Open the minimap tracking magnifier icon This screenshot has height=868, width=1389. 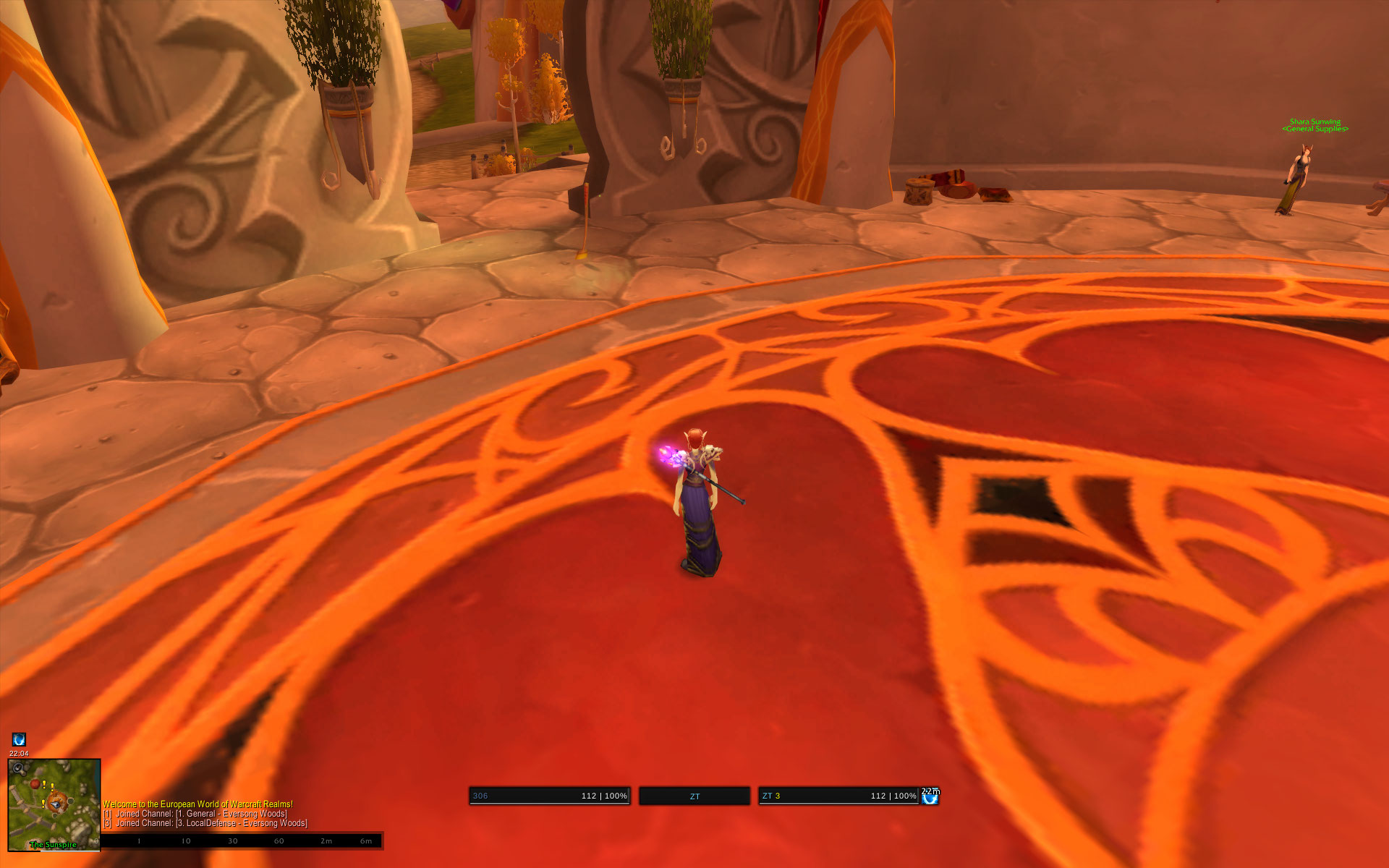coord(17,767)
